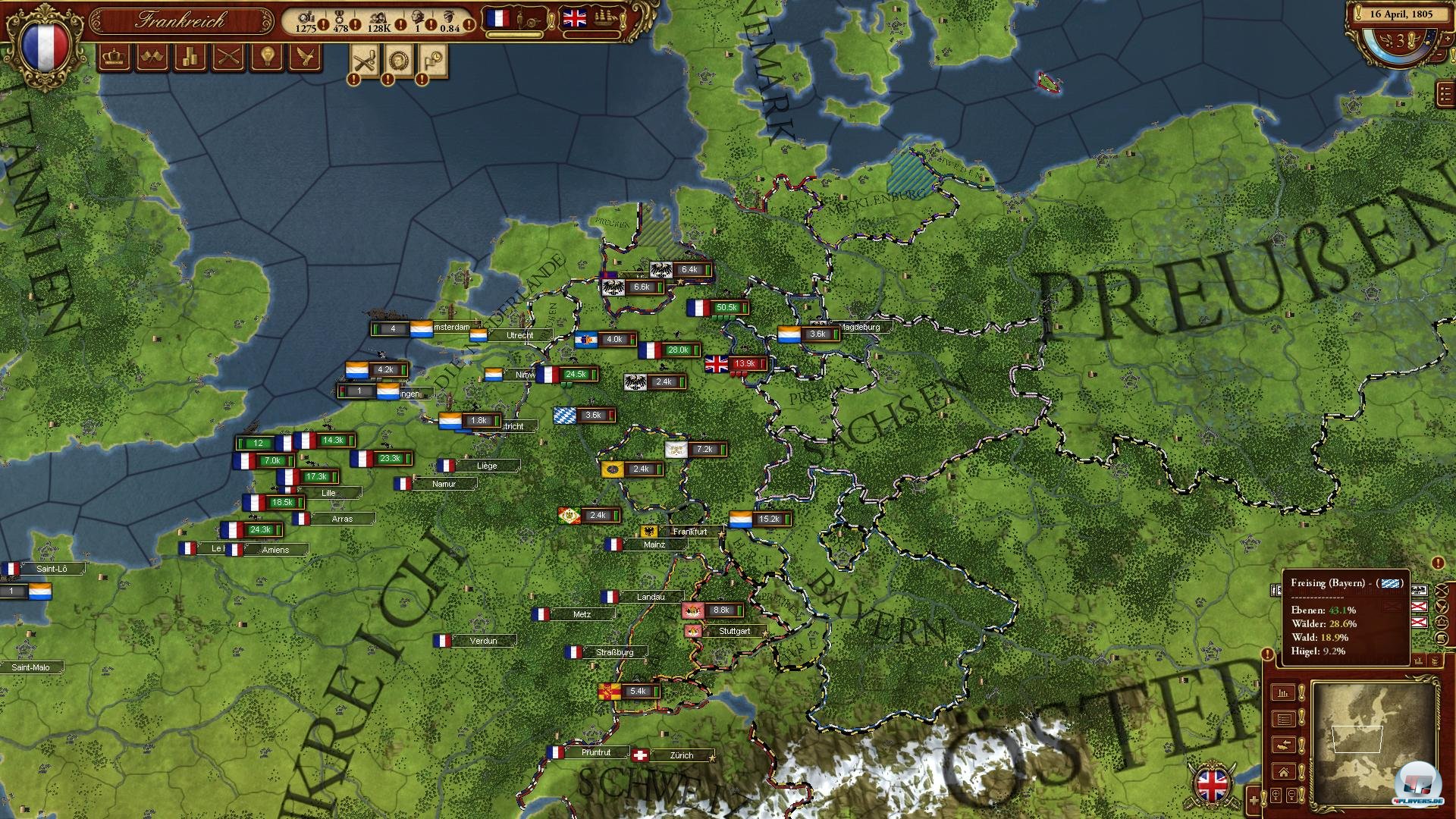Click the date display showing 16 April 1805
The image size is (1456, 819).
click(x=1401, y=14)
